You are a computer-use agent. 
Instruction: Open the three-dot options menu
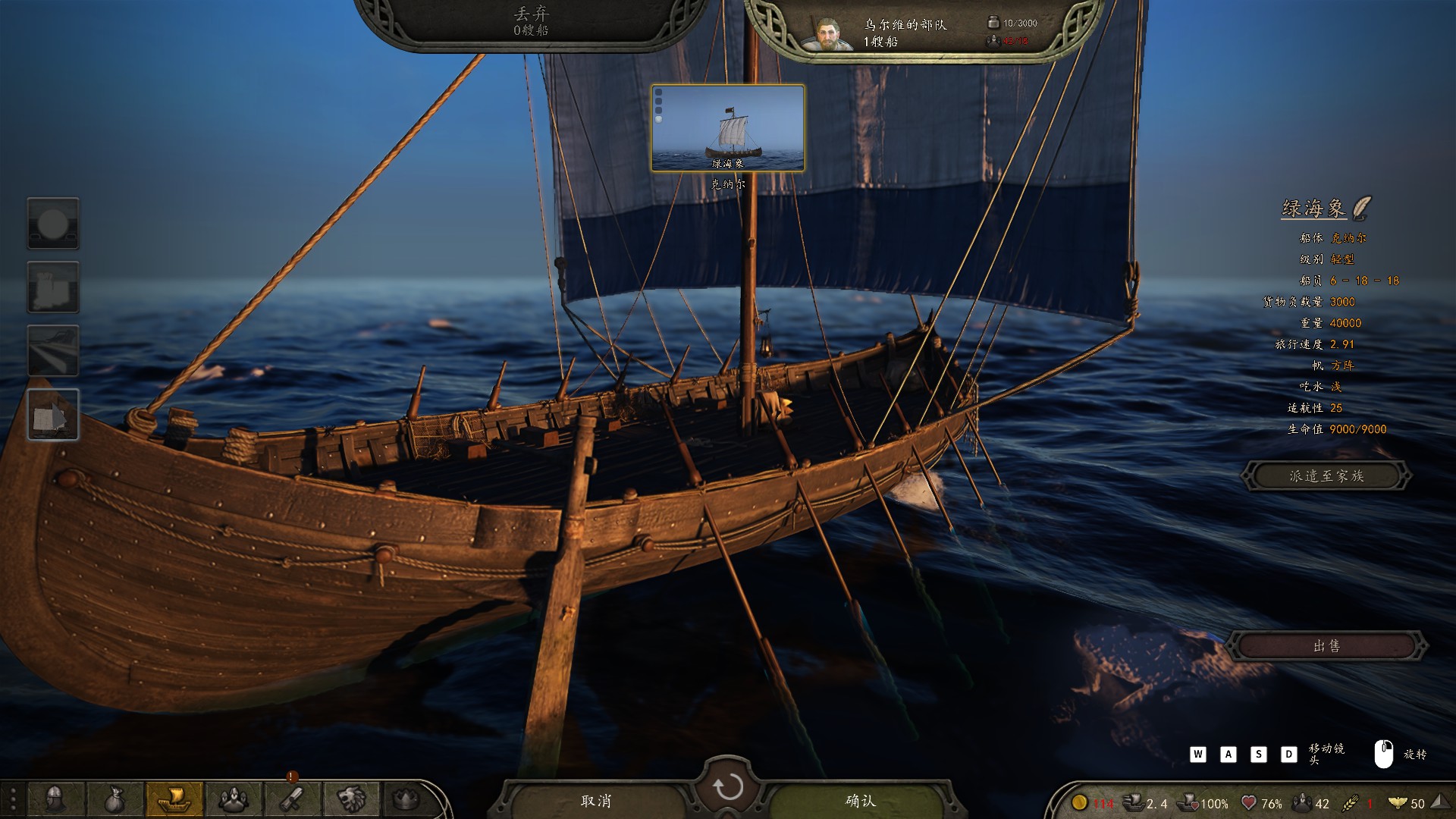13,799
